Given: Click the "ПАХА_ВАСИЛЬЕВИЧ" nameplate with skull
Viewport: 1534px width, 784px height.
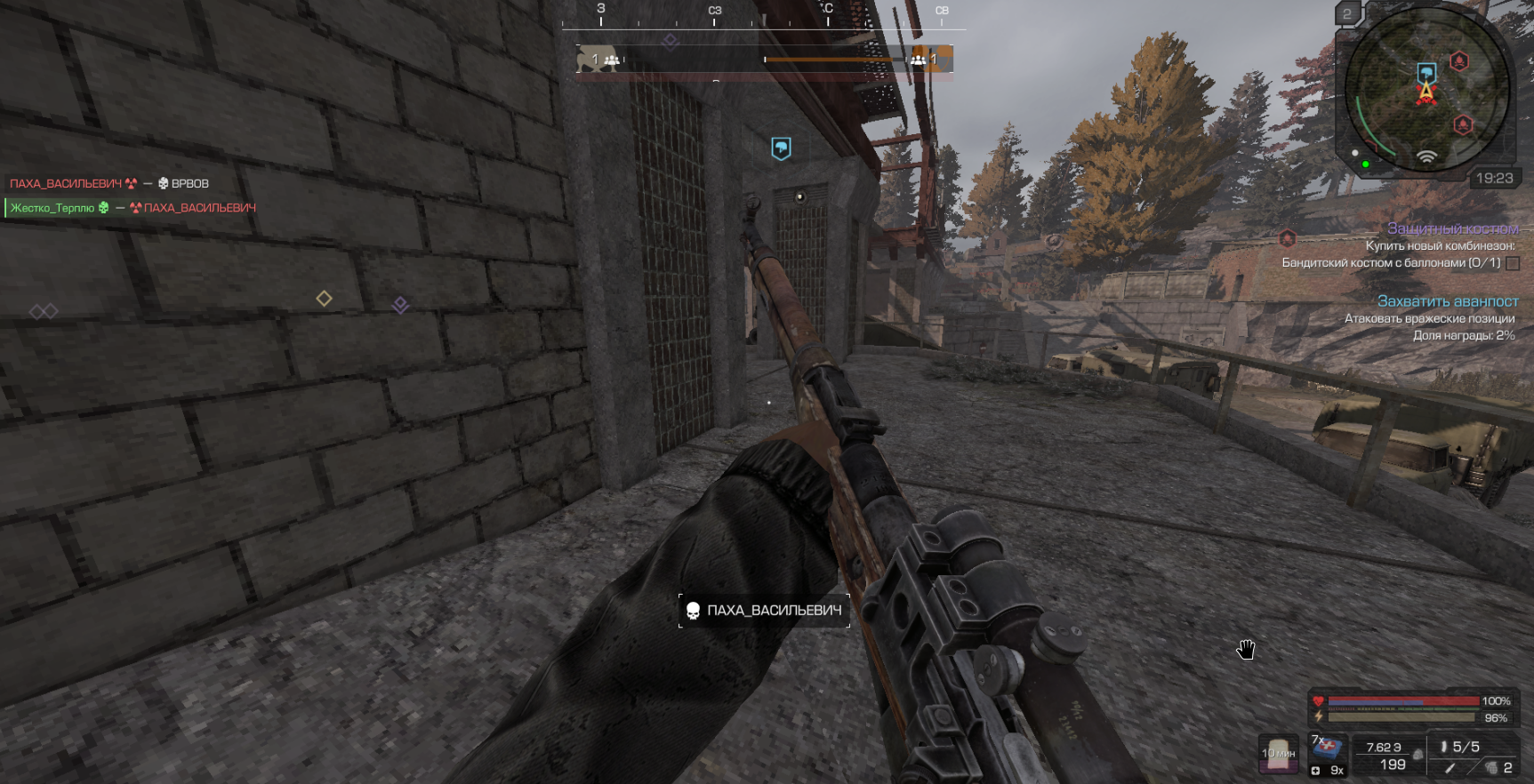Looking at the screenshot, I should (764, 611).
